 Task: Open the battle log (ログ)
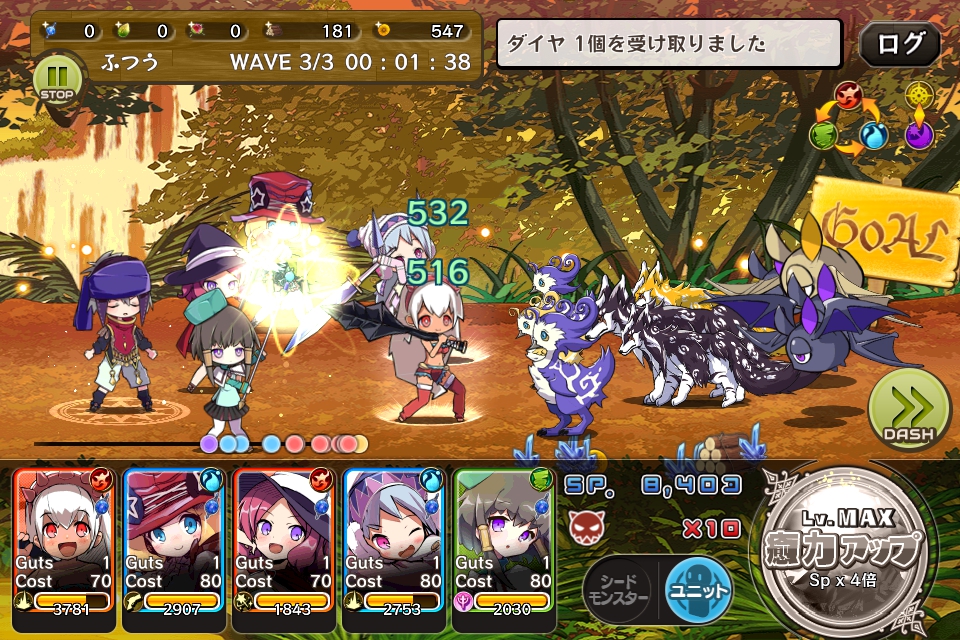click(899, 45)
